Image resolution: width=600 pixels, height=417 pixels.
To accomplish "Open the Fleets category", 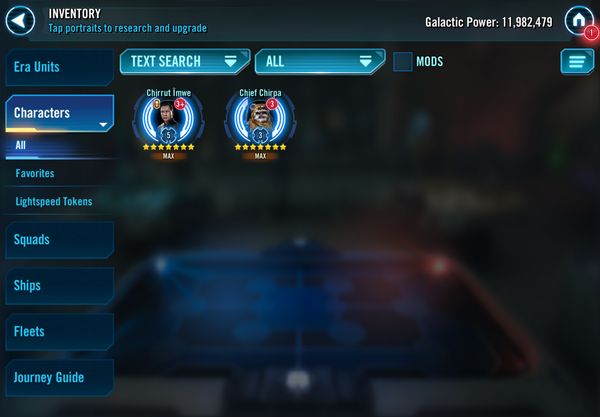I will (58, 332).
